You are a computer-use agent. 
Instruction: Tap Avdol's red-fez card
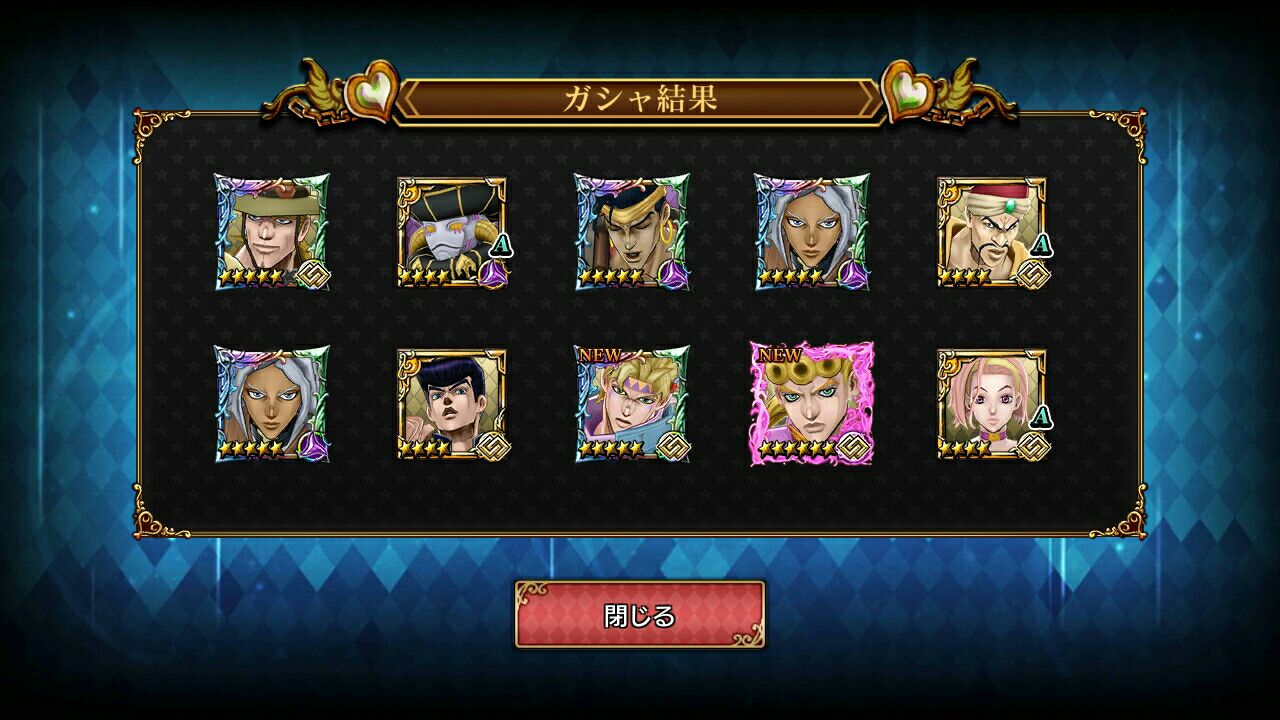tap(994, 230)
